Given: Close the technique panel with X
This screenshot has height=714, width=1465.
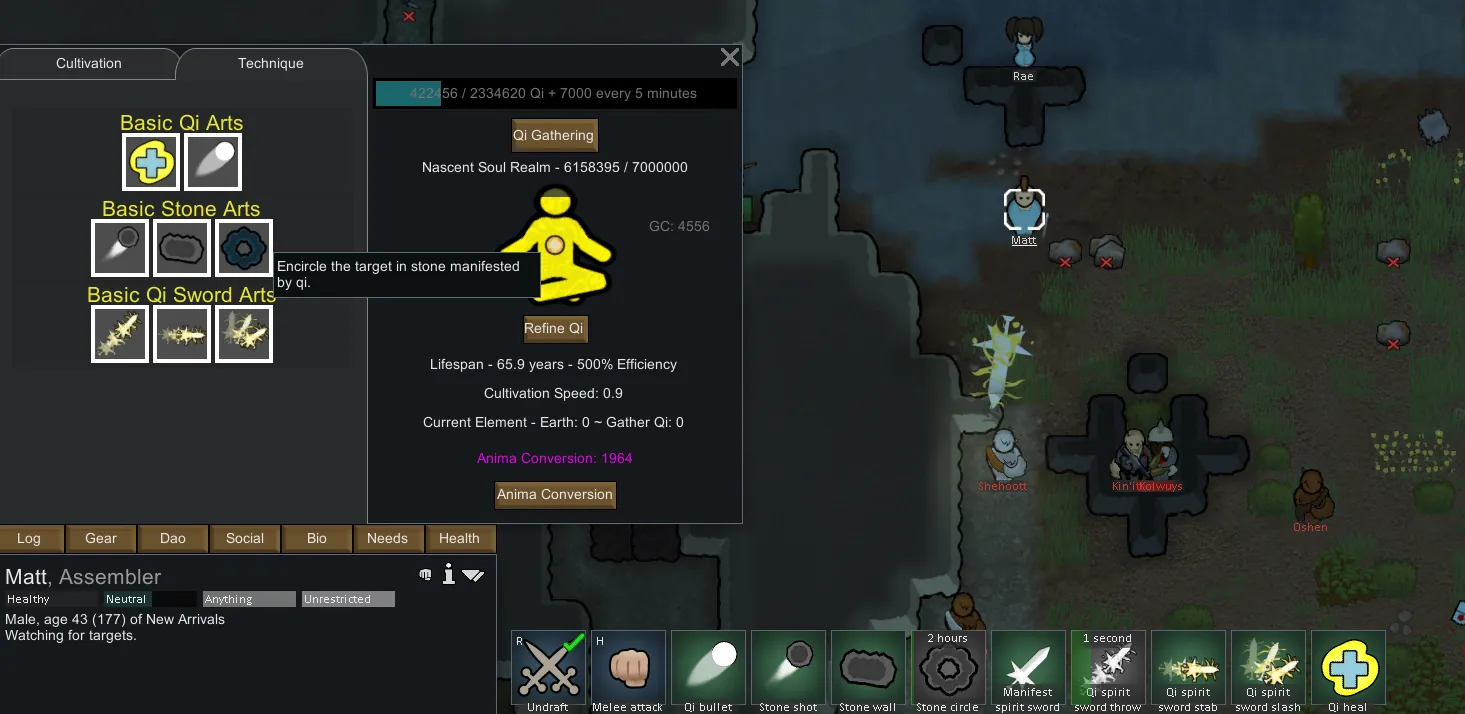Looking at the screenshot, I should click(730, 58).
